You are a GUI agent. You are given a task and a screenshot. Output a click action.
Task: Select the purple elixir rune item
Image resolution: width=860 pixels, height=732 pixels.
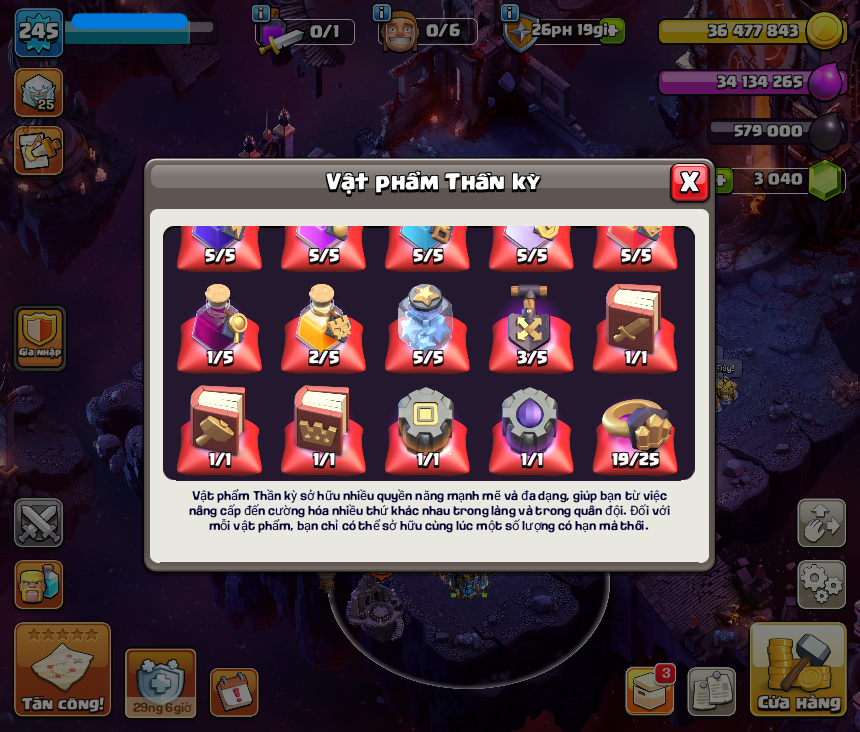532,427
